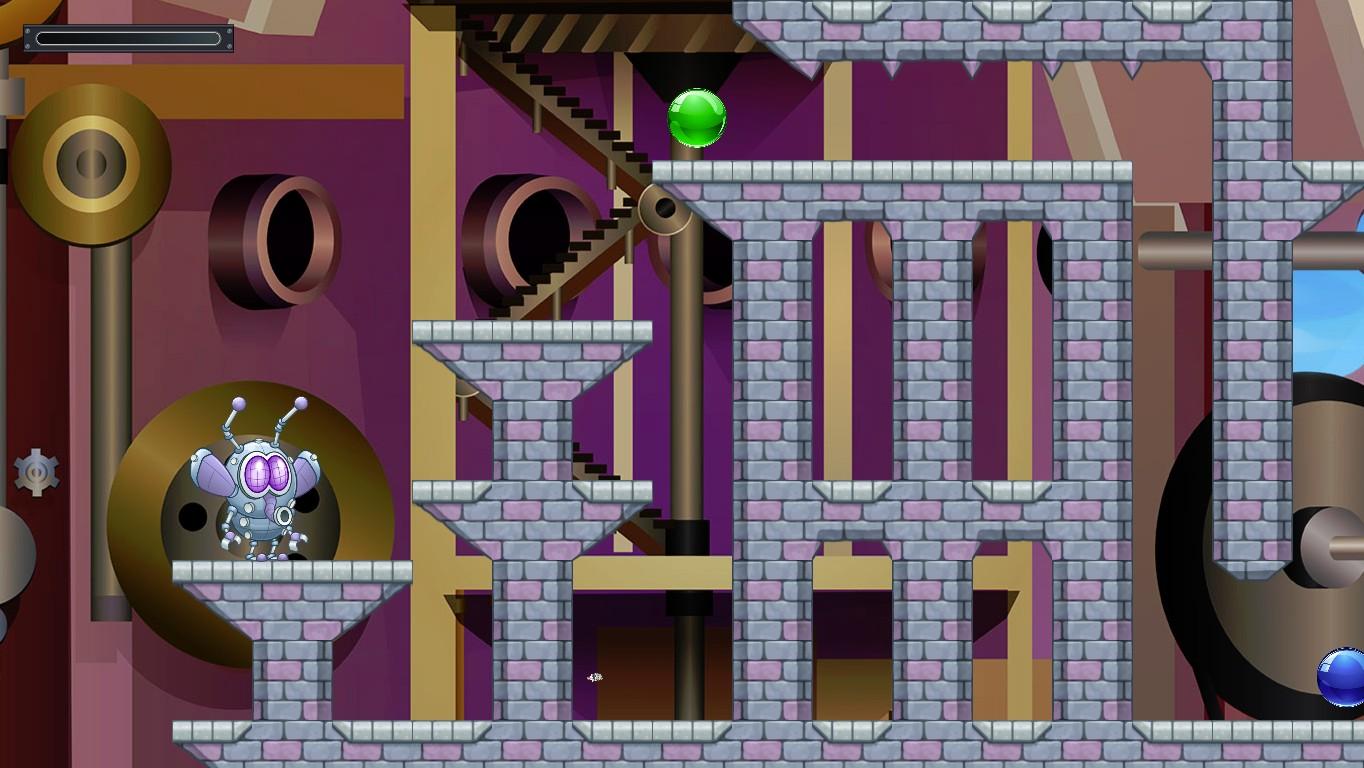Click the green orb collectible

[x=697, y=117]
